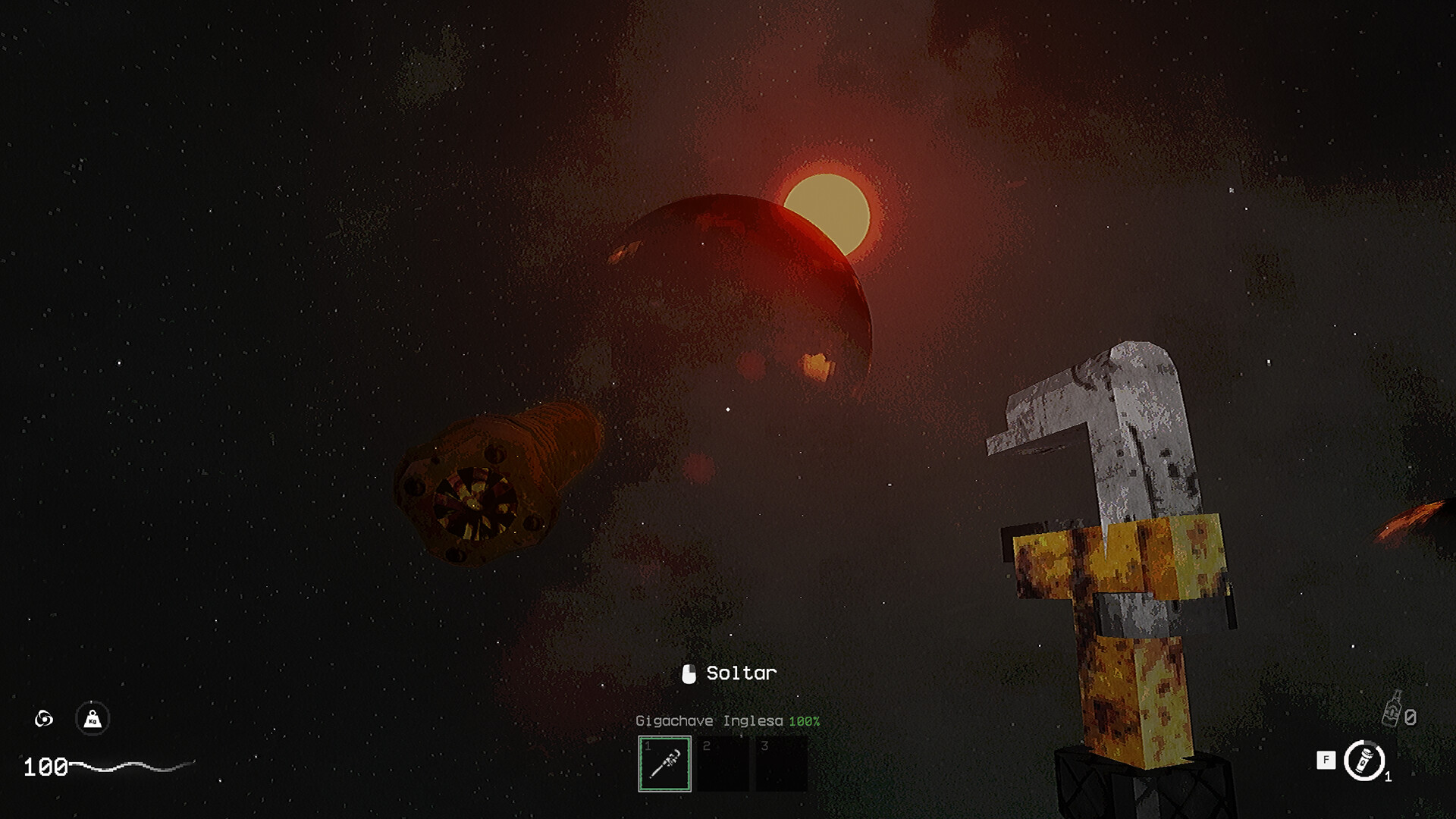1456x819 pixels.
Task: Click the flashlight icon
Action: coord(1364,761)
